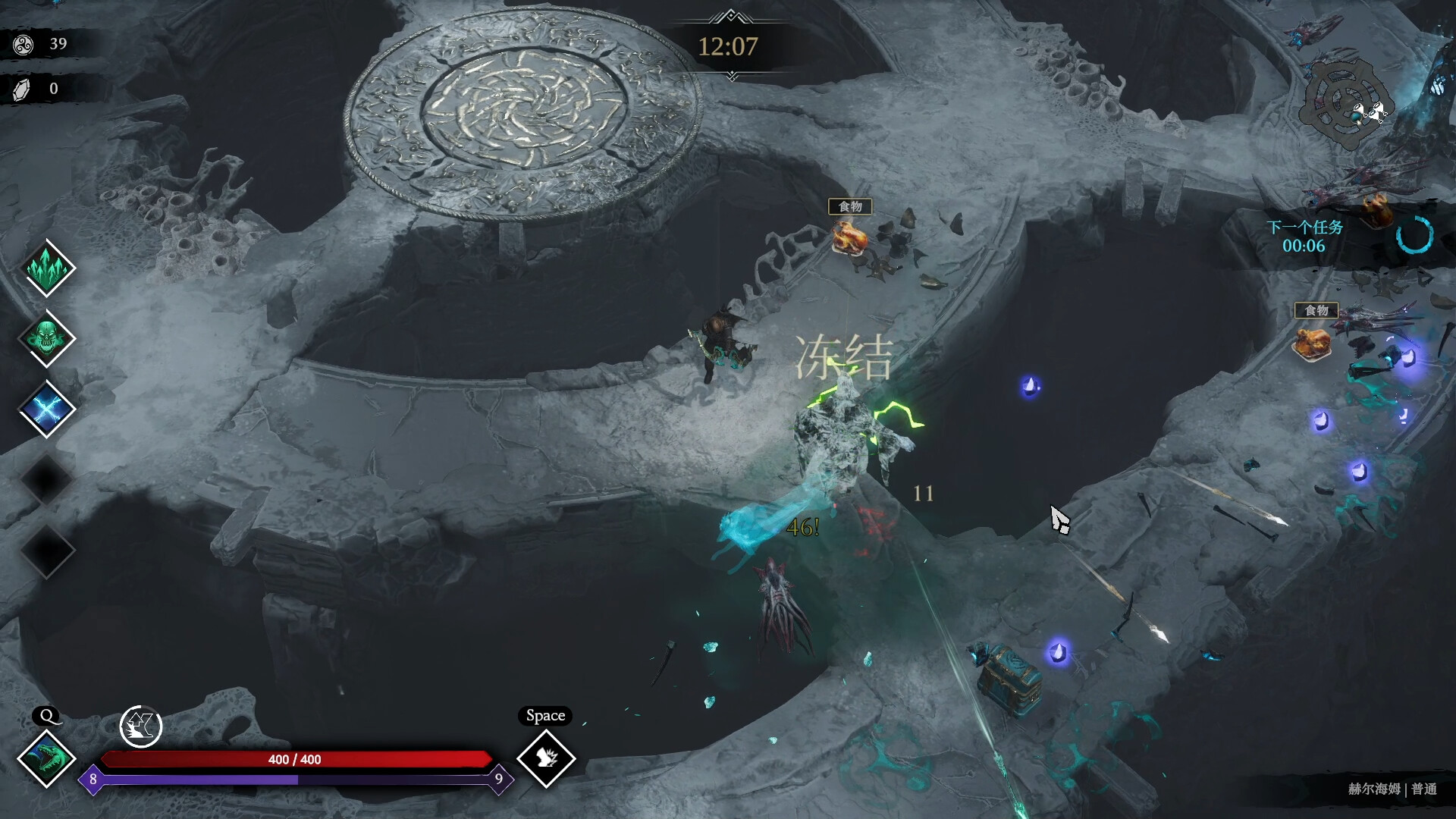Trigger the blue lightning cross skill
The height and width of the screenshot is (819, 1456).
point(47,409)
